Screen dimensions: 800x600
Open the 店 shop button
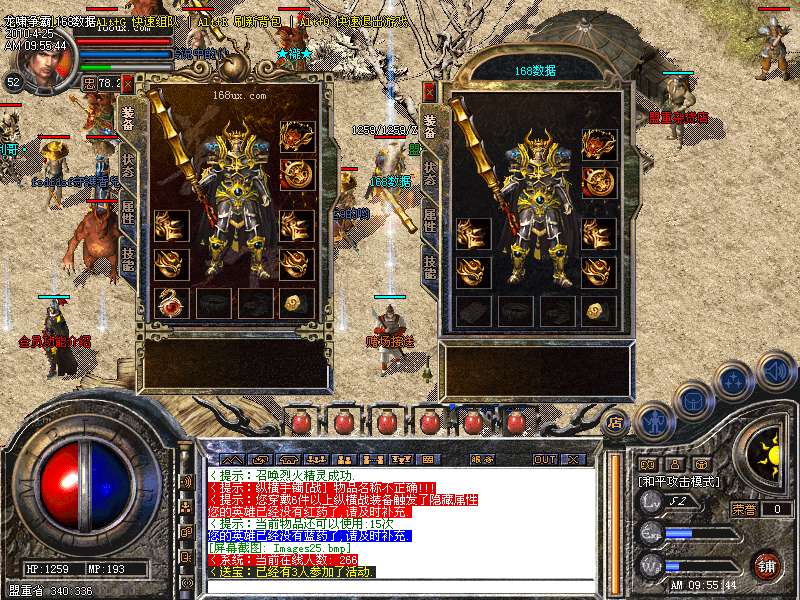point(616,421)
